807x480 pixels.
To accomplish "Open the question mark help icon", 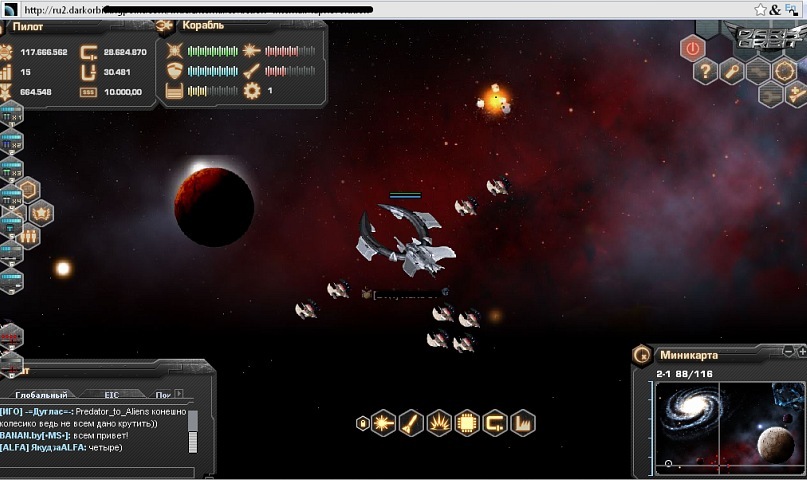I will [706, 71].
